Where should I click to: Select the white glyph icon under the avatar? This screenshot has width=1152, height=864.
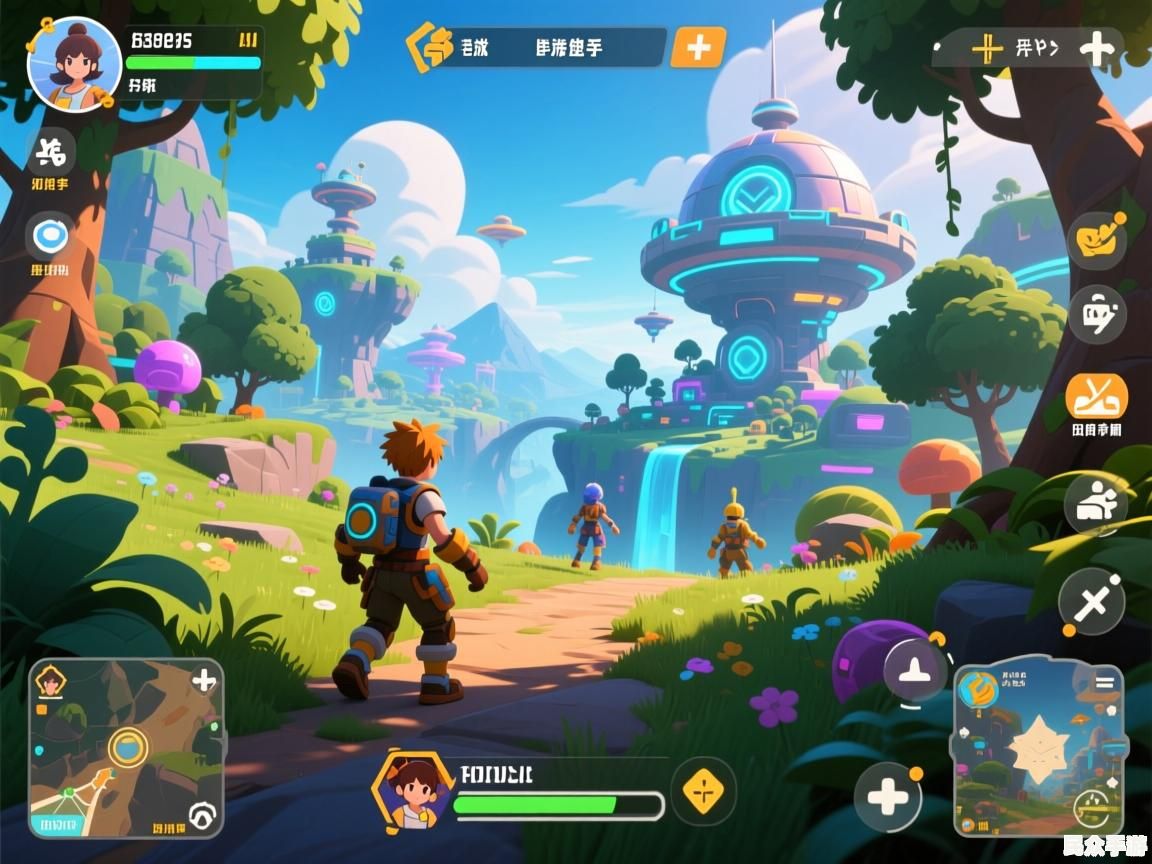(x=50, y=153)
